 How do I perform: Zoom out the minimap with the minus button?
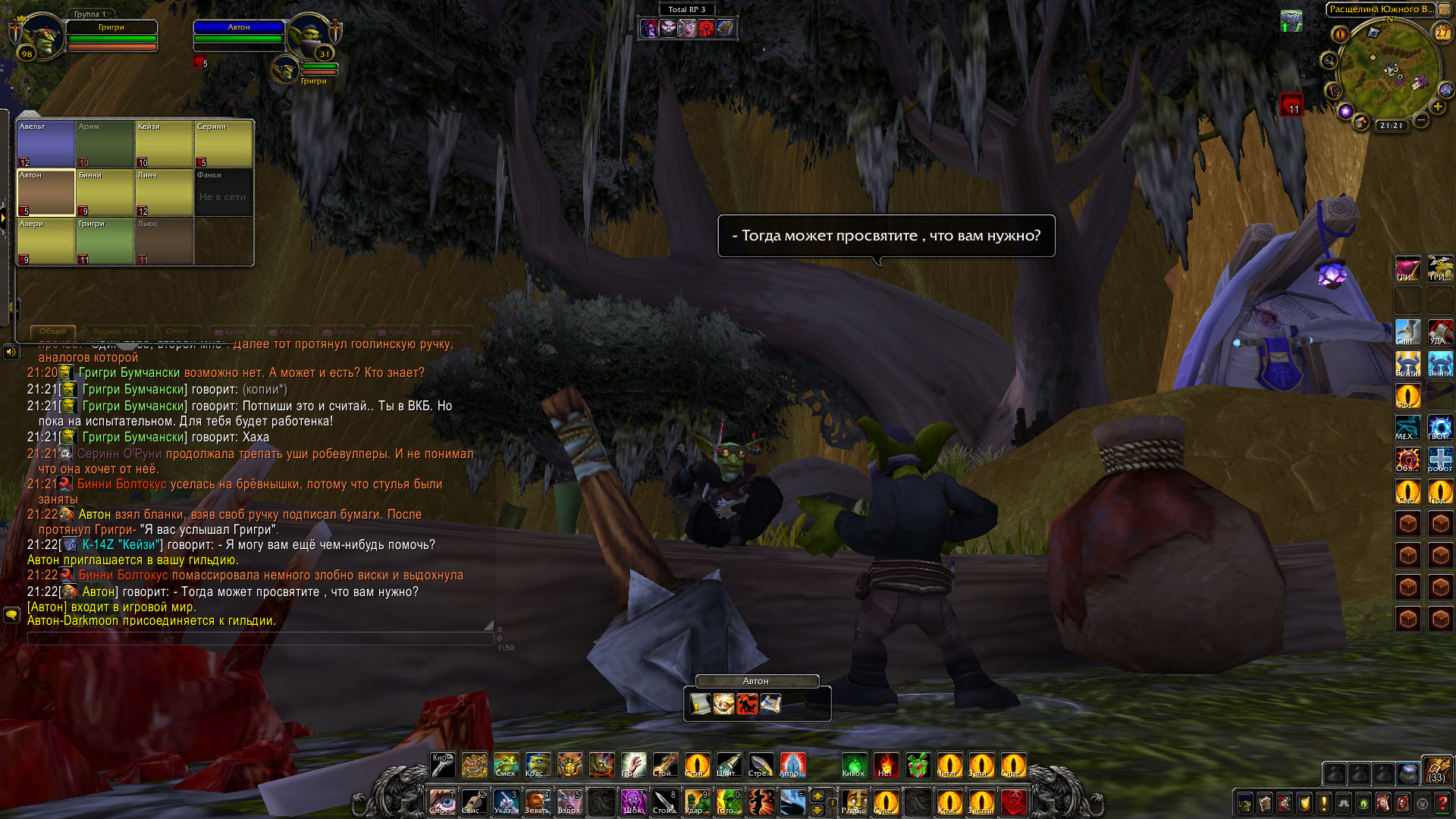tap(1422, 120)
